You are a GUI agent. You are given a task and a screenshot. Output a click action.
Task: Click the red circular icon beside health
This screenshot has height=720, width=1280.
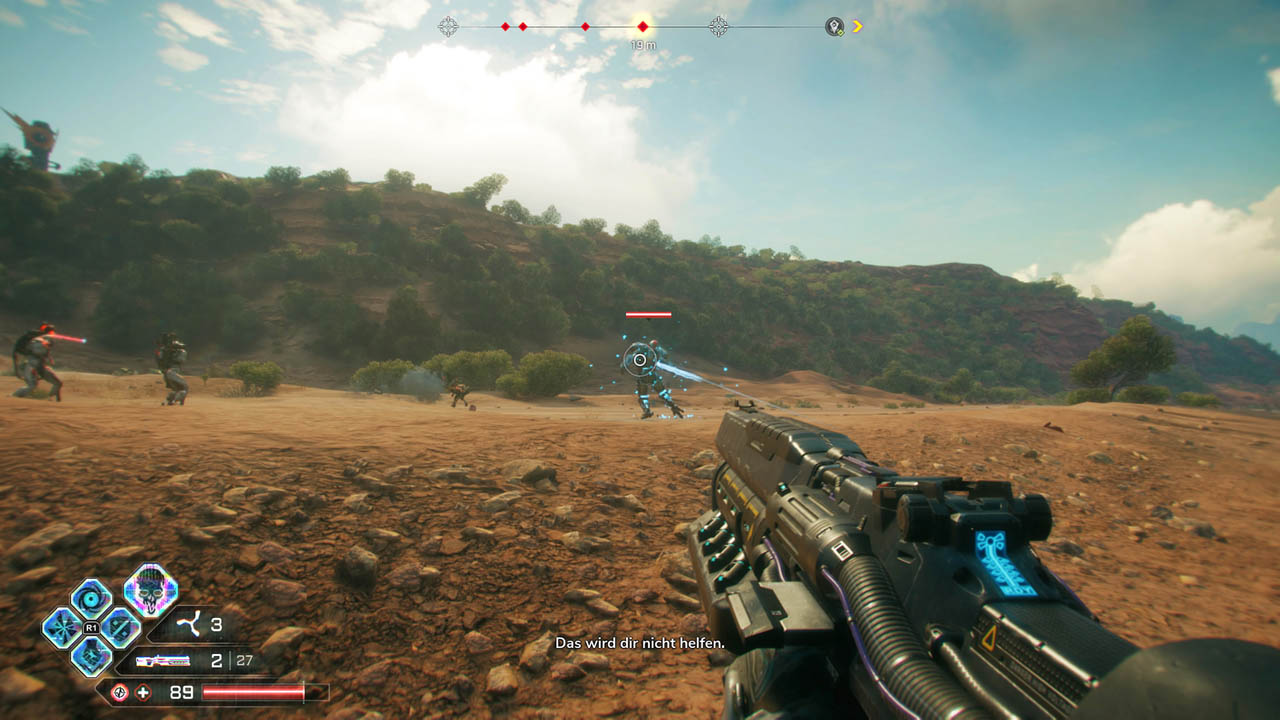(119, 692)
